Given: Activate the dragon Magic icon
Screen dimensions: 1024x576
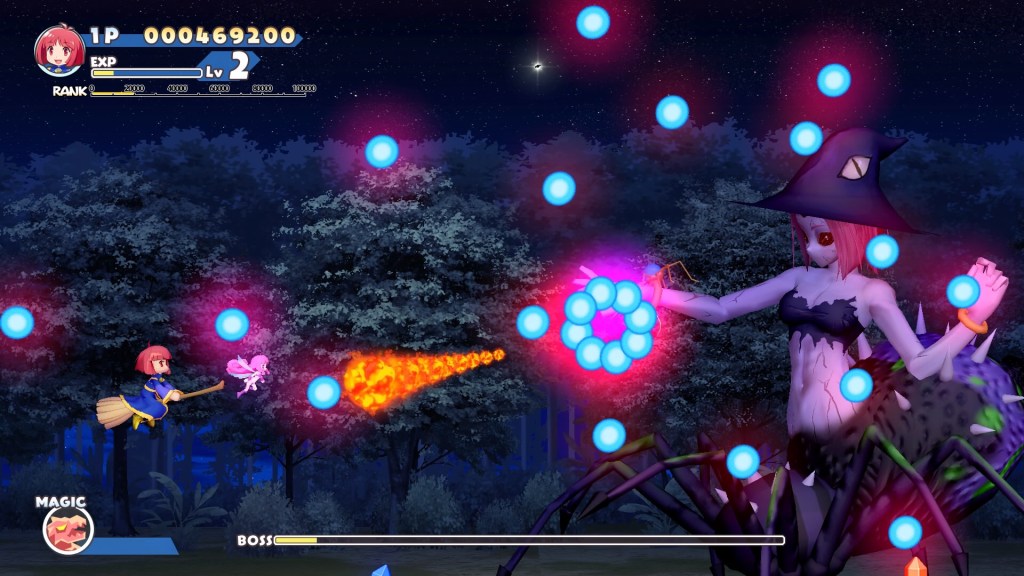Looking at the screenshot, I should point(68,530).
